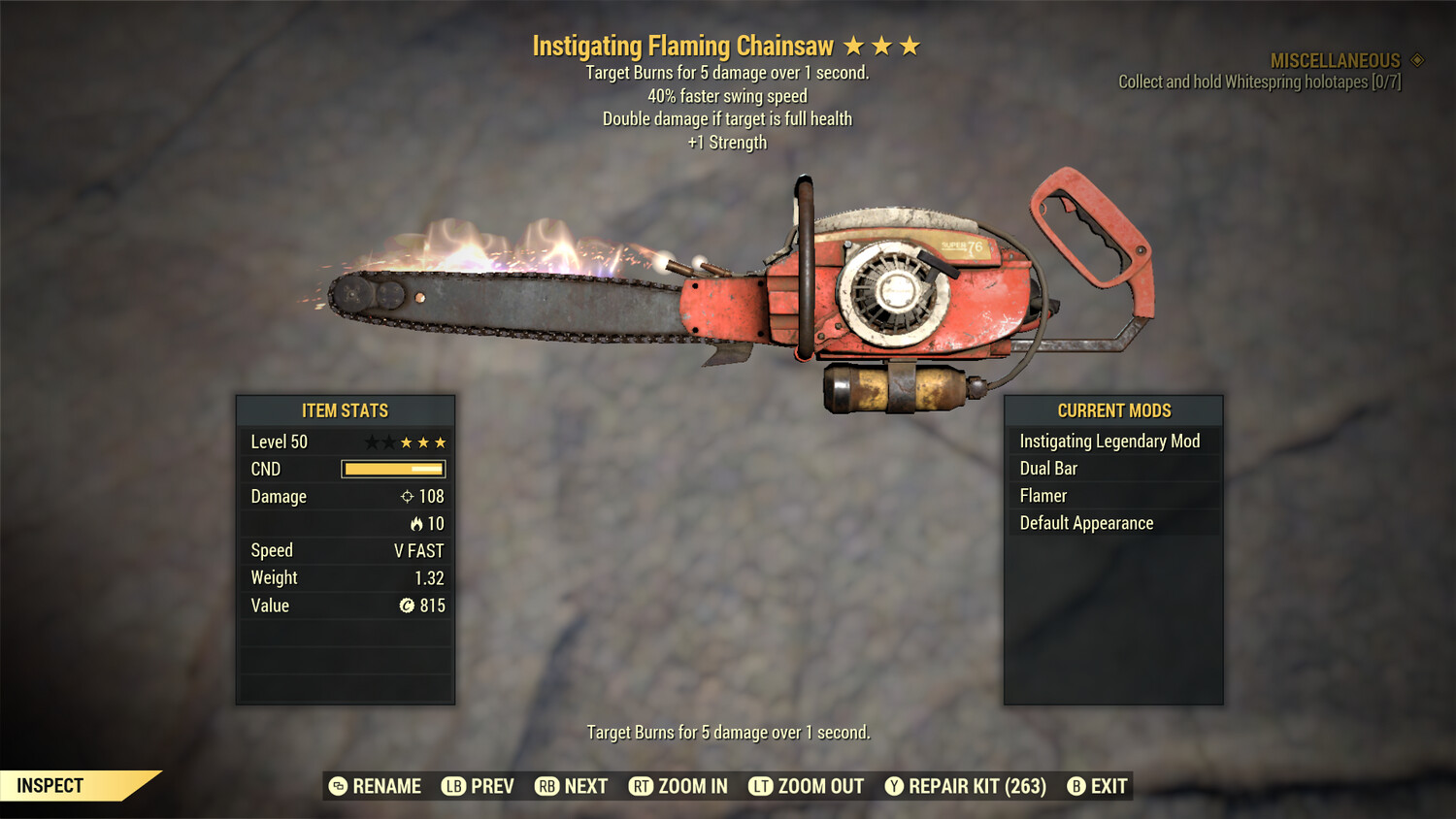1456x819 pixels.
Task: Click the B button icon next to Exit
Action: point(1075,786)
